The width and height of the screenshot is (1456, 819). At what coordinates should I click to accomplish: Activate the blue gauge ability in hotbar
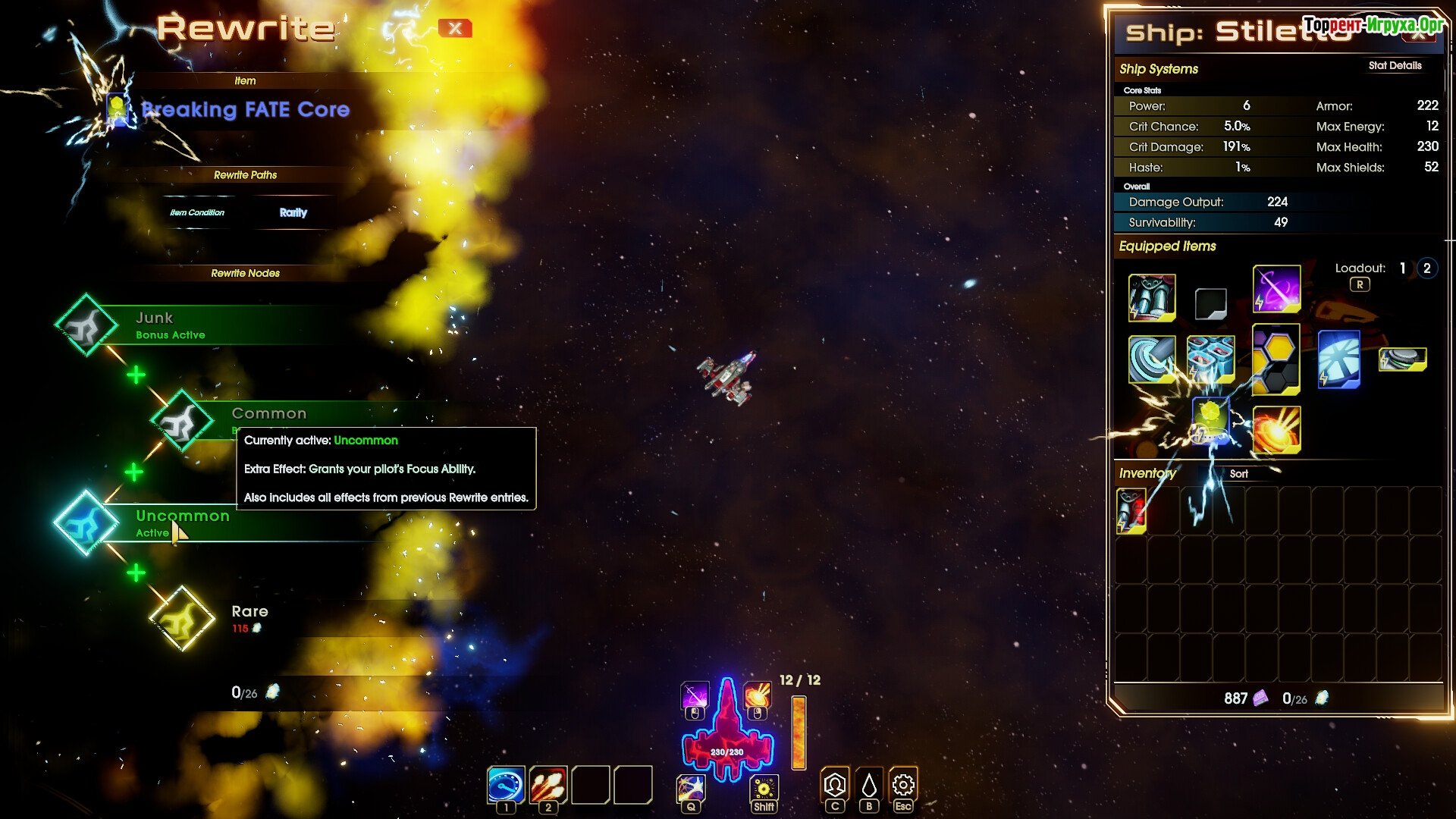(x=506, y=785)
